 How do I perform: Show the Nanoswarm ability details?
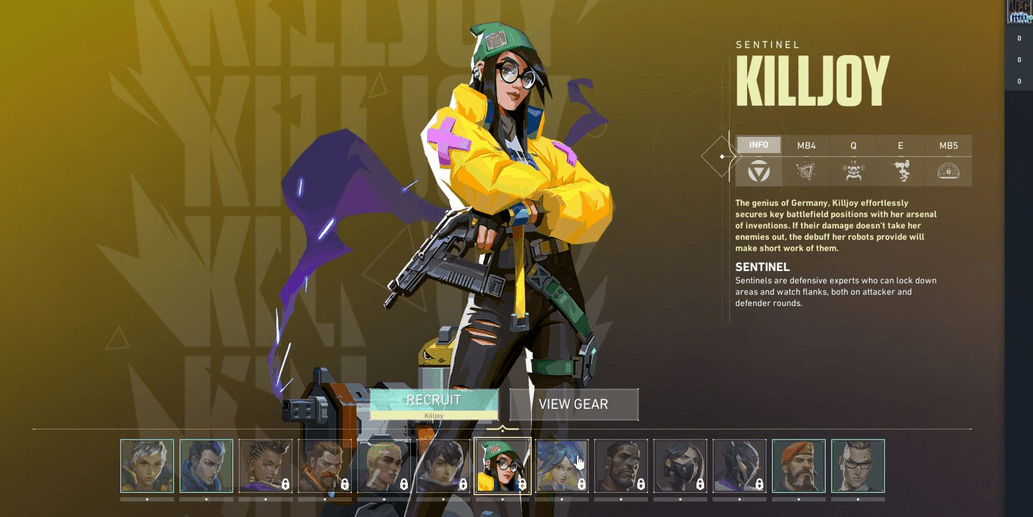(806, 171)
